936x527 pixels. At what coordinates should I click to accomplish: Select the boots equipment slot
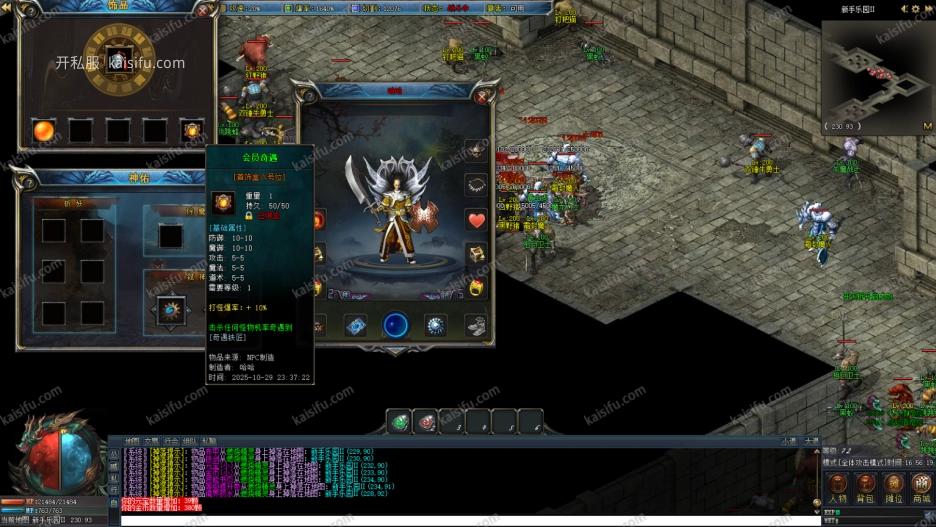(476, 325)
